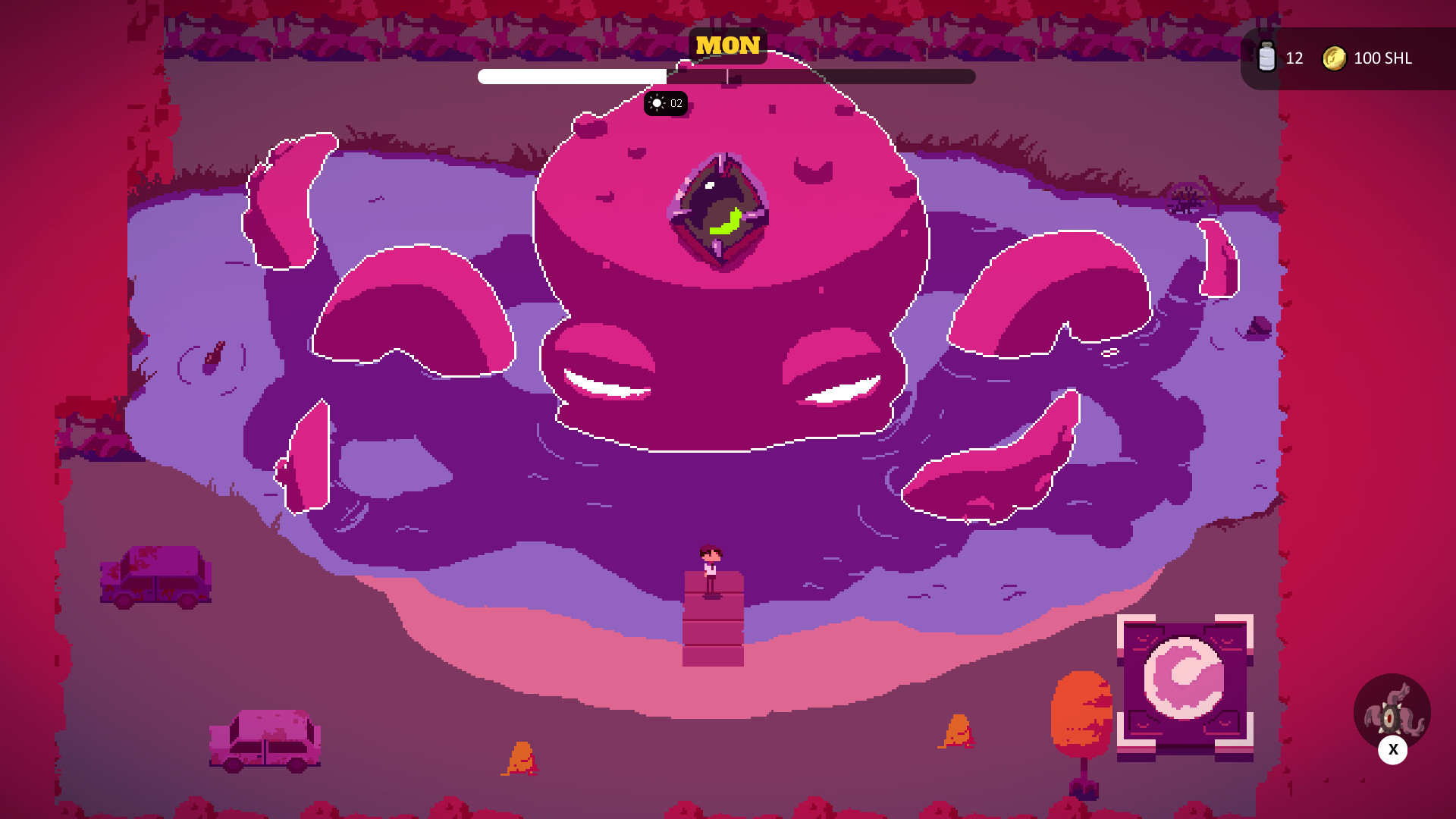Click the boss health bar
Image resolution: width=1456 pixels, height=819 pixels.
tap(726, 76)
